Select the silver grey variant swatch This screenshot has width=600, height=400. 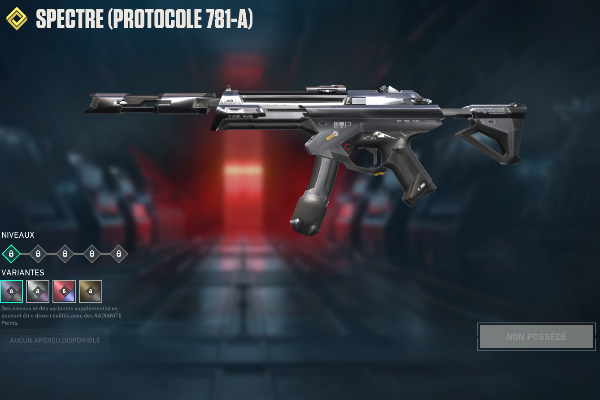click(x=38, y=291)
